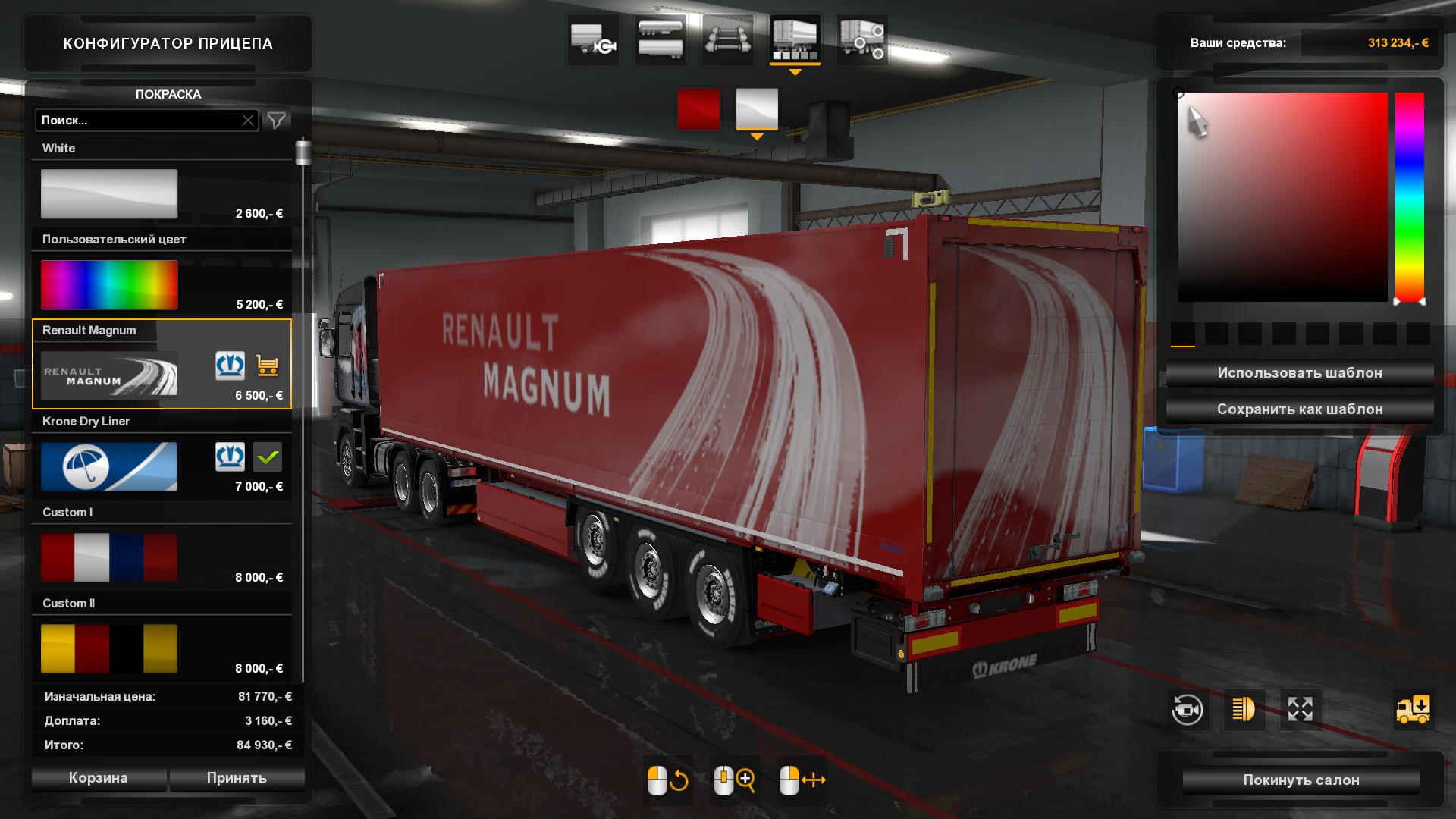Switch to the white paint tab
This screenshot has width=1456, height=819.
pyautogui.click(x=757, y=109)
